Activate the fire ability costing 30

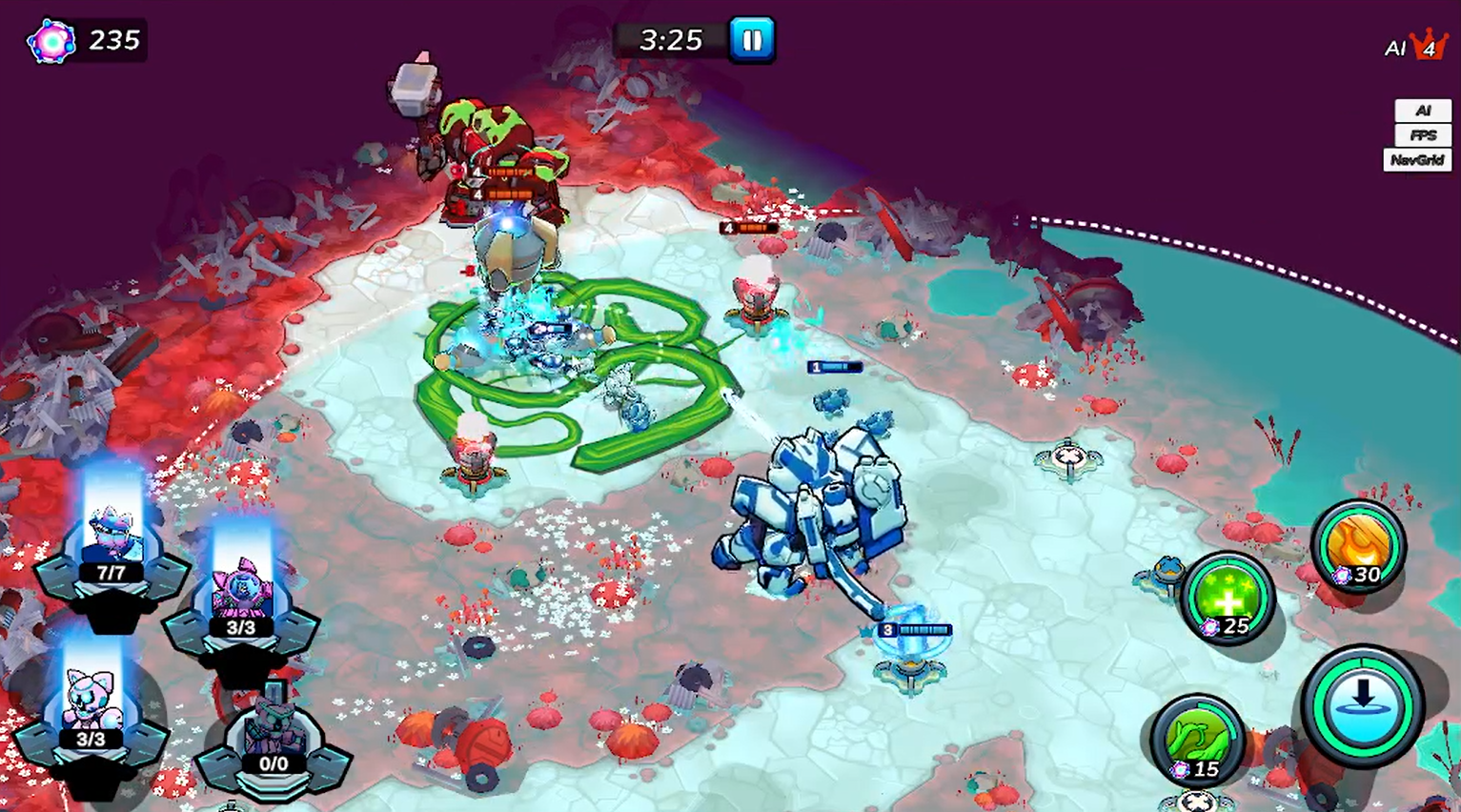tap(1358, 546)
